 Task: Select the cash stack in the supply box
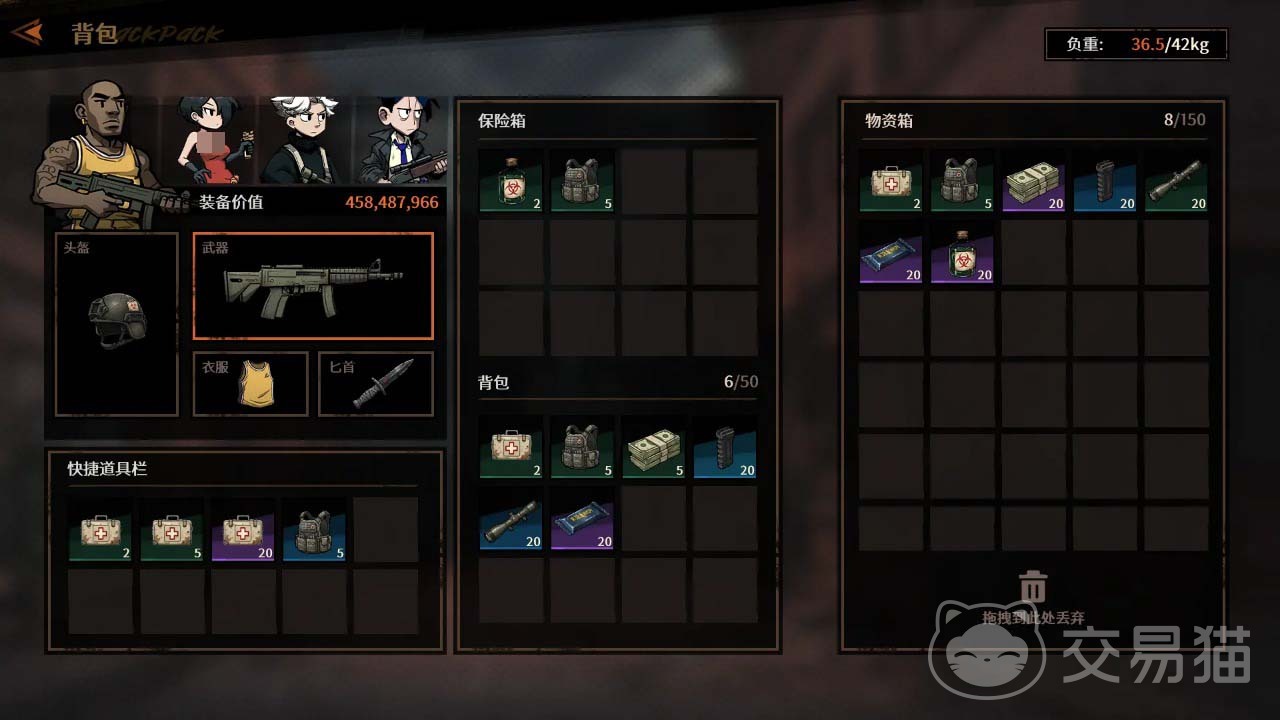click(x=1033, y=181)
